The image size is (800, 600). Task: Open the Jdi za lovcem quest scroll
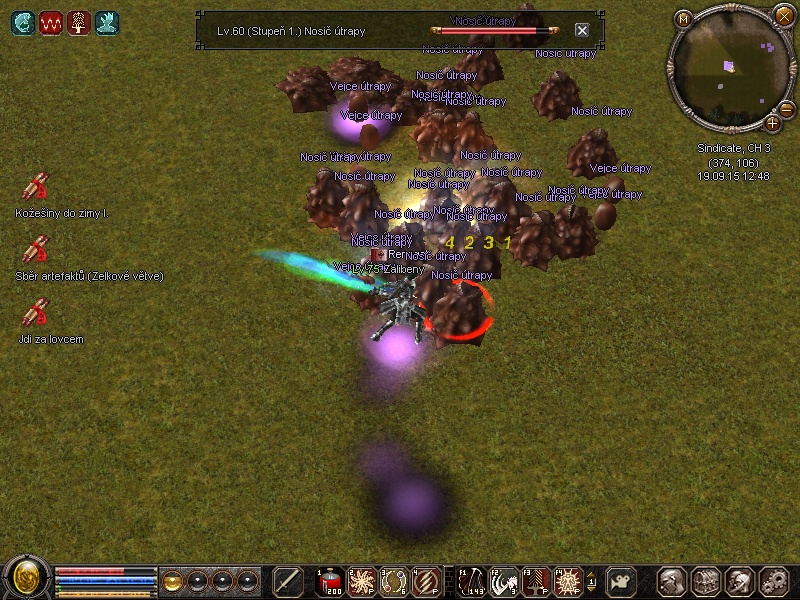37,314
